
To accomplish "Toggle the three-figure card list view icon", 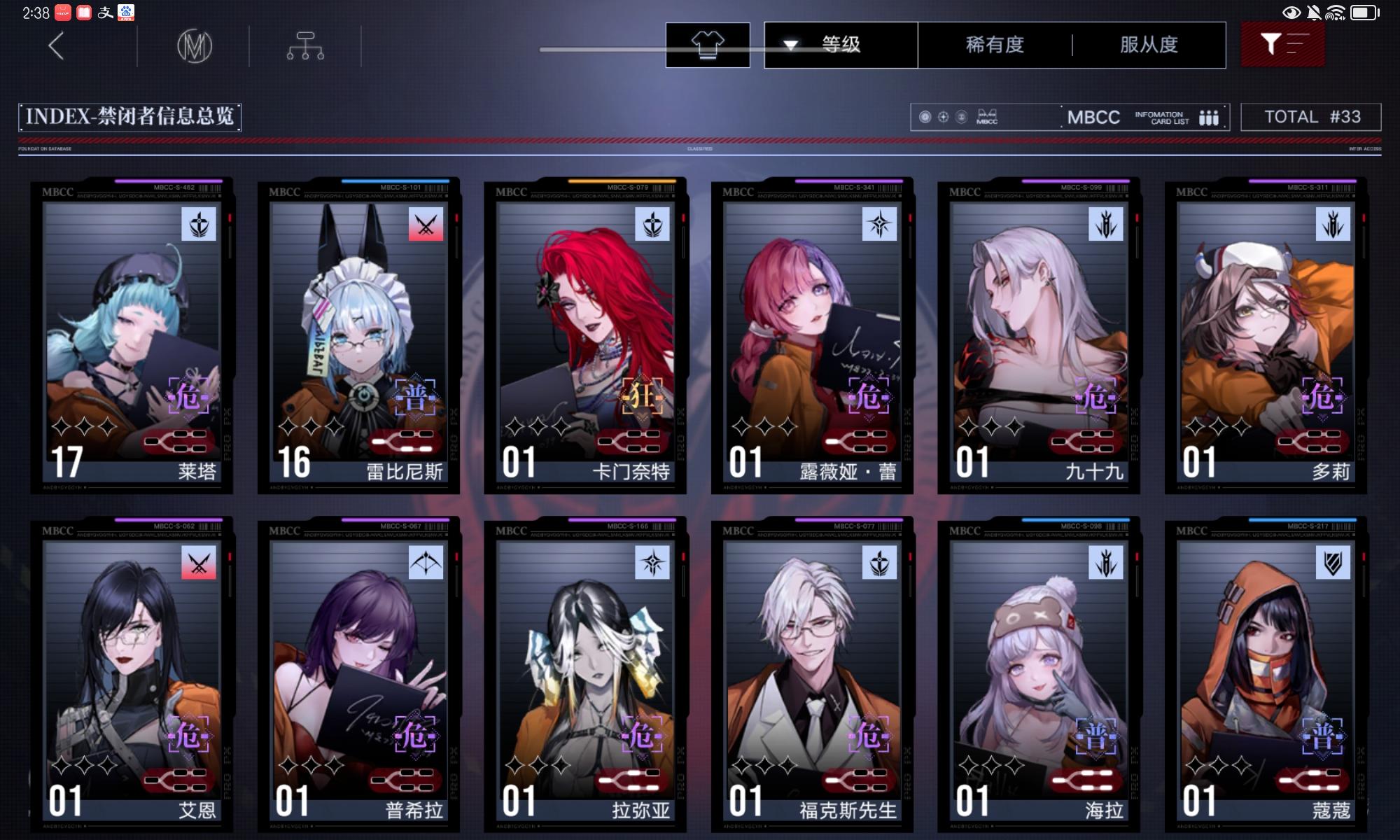I will 1209,117.
